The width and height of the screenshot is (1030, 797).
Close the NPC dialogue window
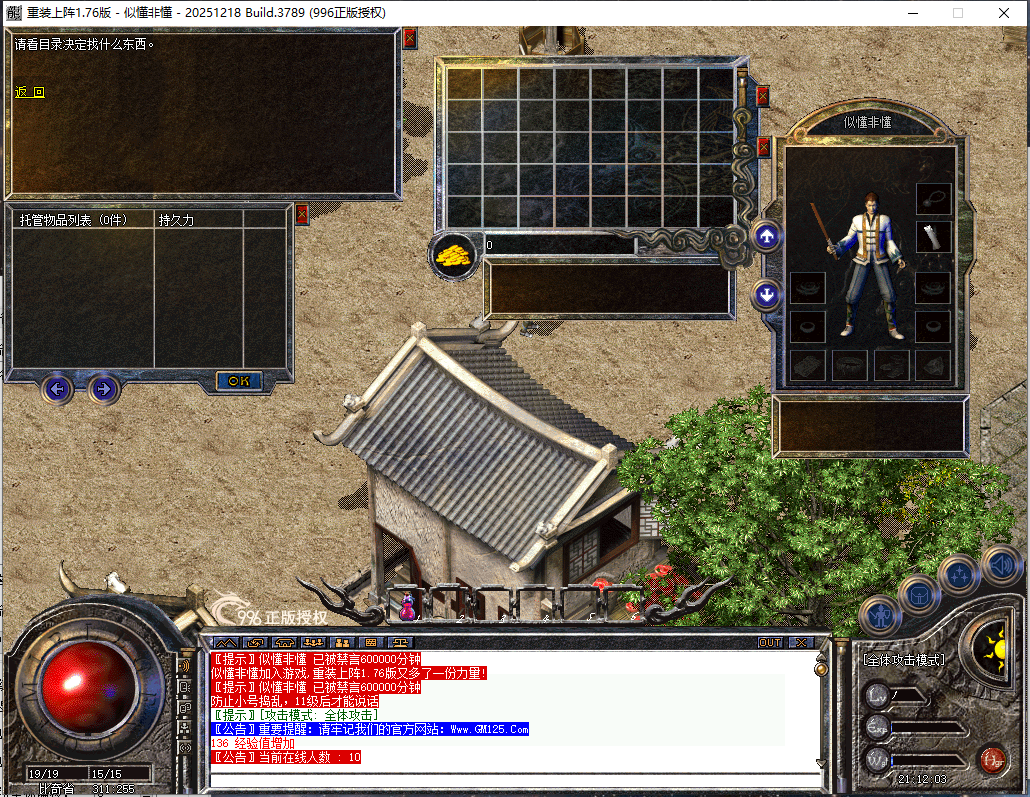tap(409, 39)
